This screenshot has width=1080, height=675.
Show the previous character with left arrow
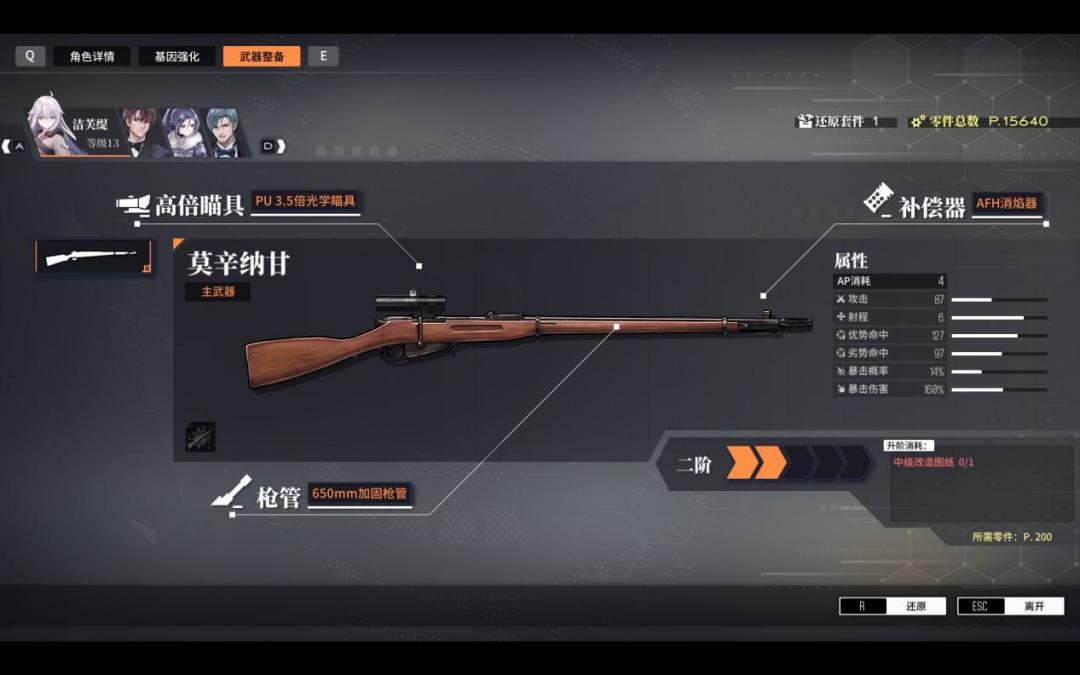[x=12, y=146]
